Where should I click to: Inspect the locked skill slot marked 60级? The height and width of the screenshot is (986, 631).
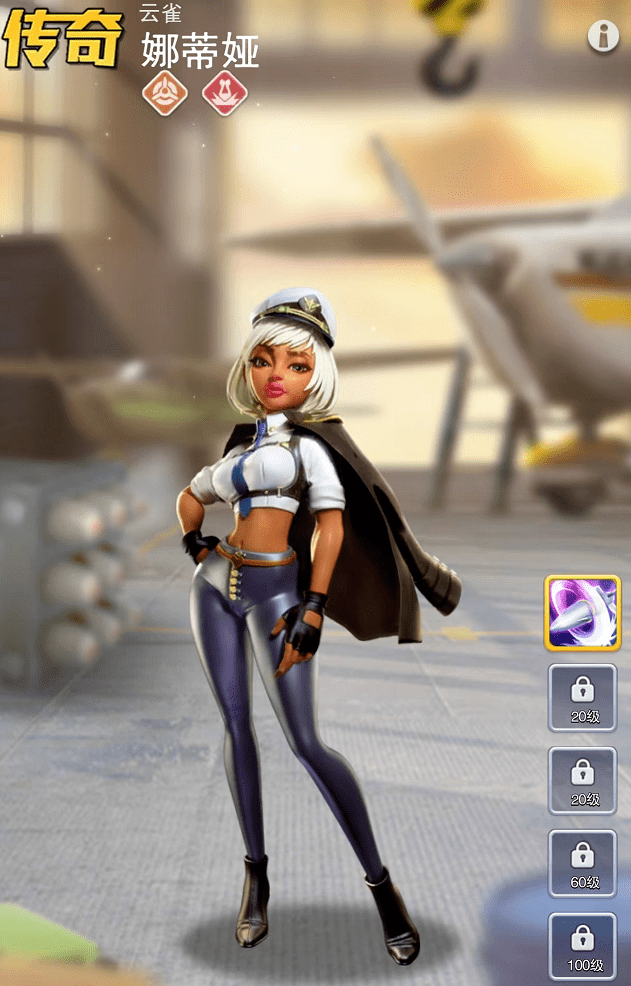coord(582,862)
